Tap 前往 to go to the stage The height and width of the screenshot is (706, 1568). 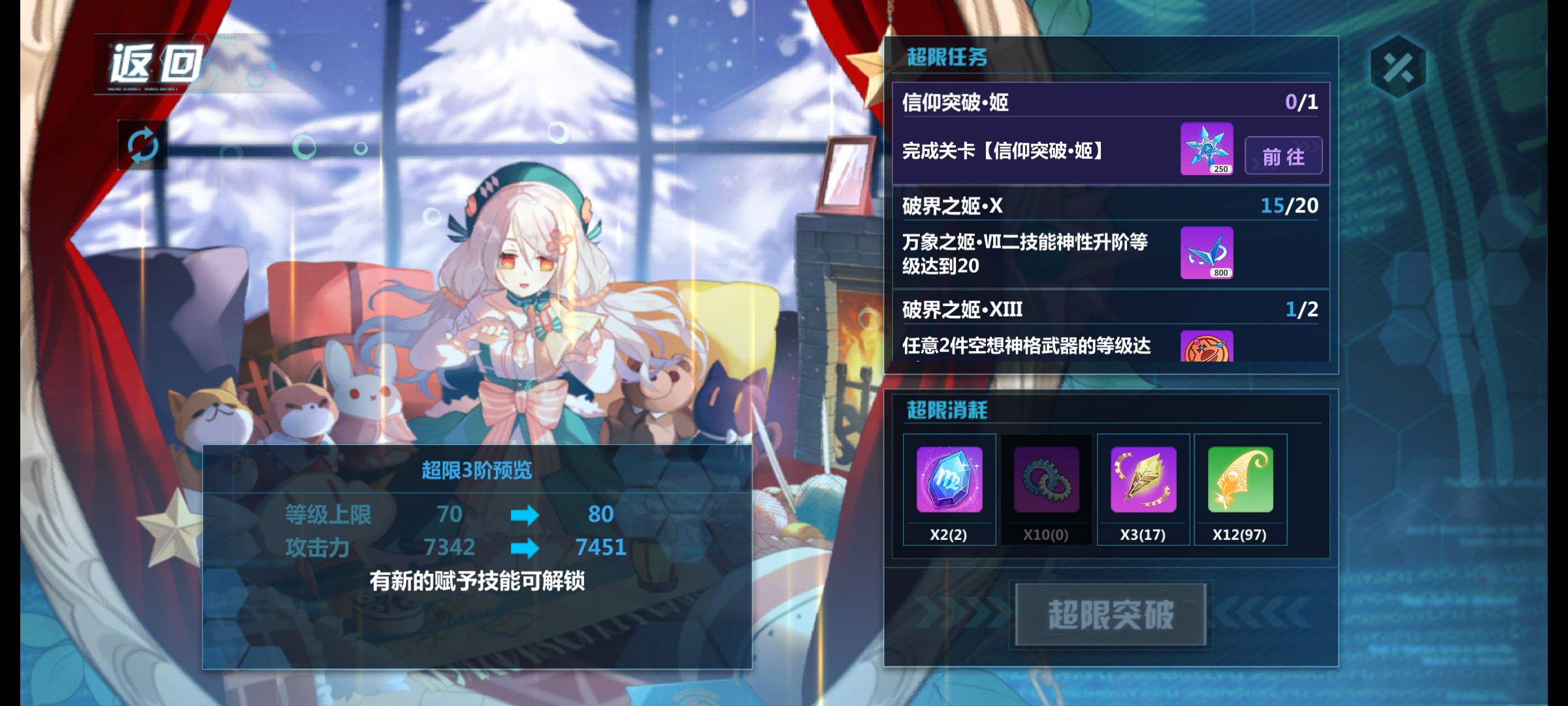[x=1282, y=156]
